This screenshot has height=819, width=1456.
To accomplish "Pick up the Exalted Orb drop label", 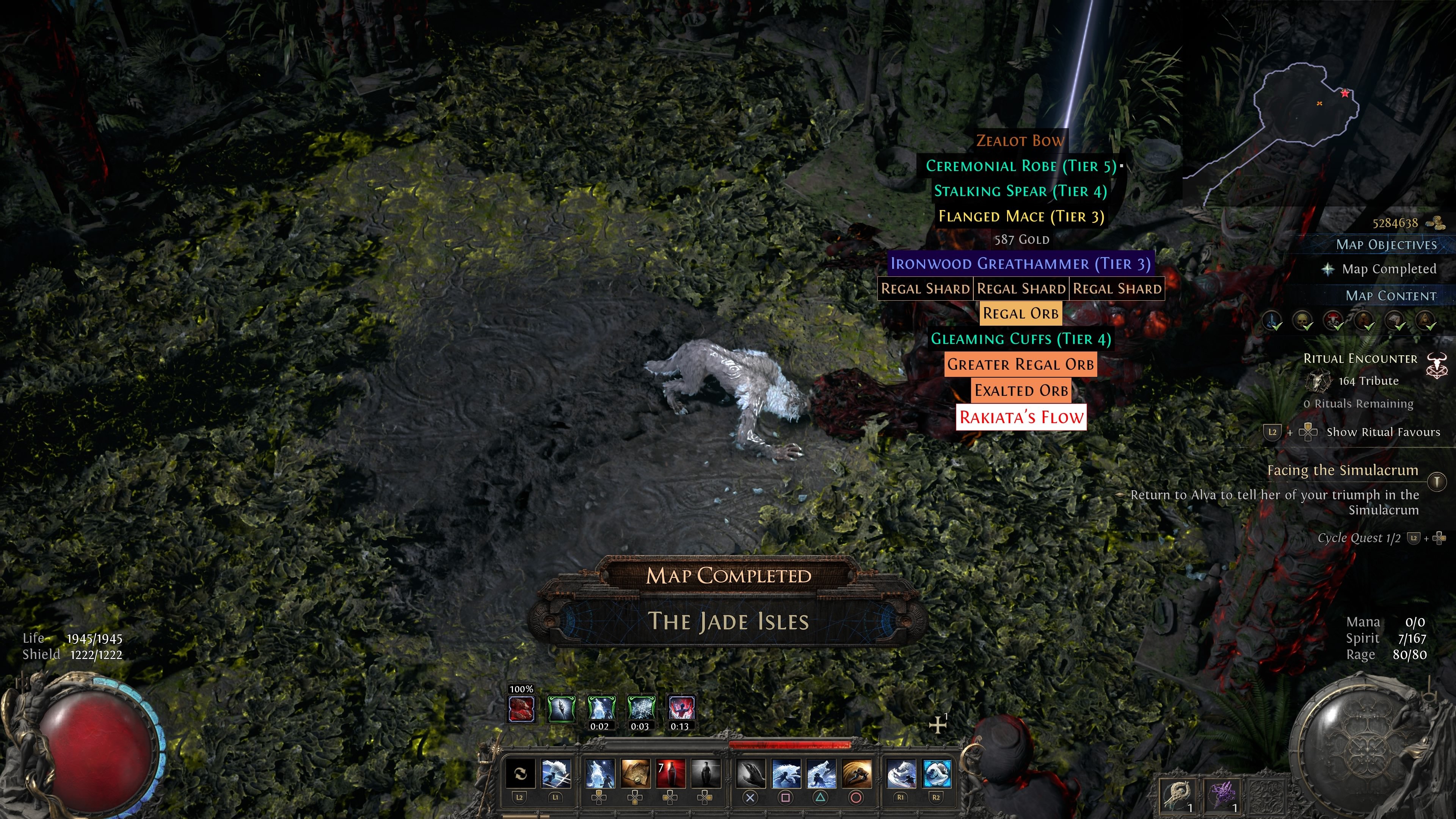I will (x=1021, y=390).
